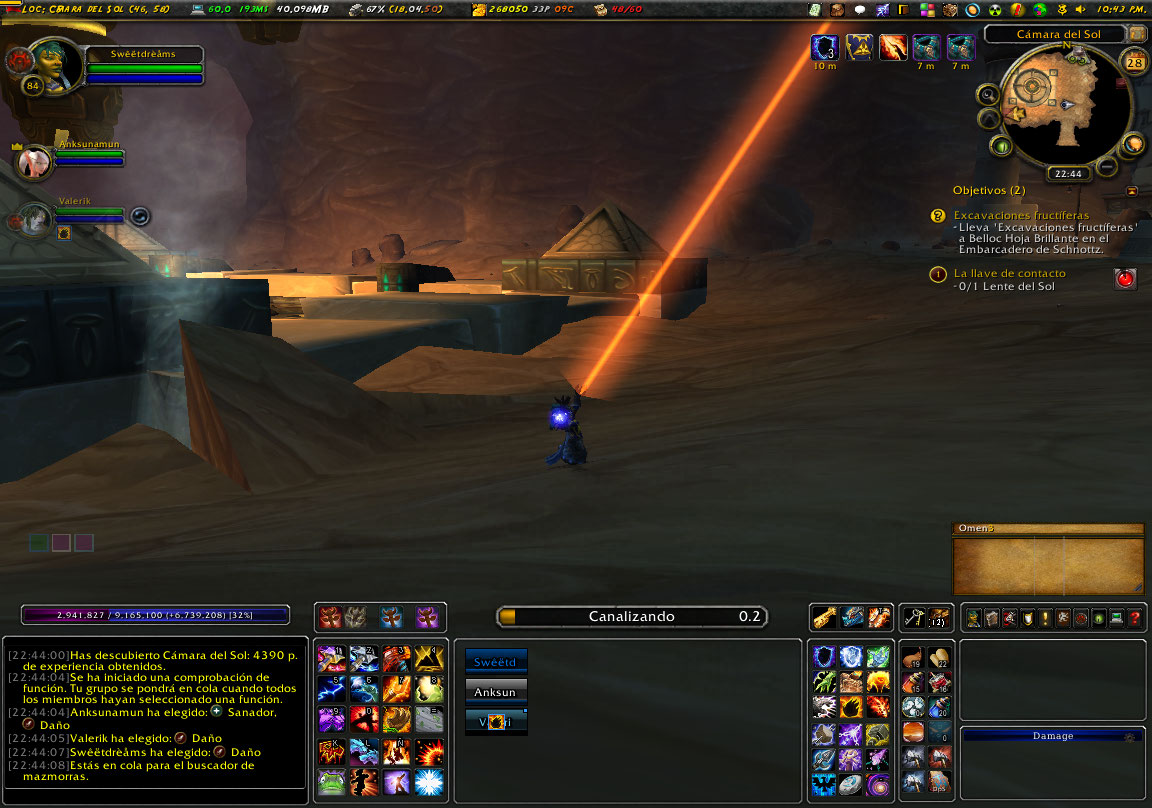Select the Excavaciones fructíferas quest objective

point(1021,215)
